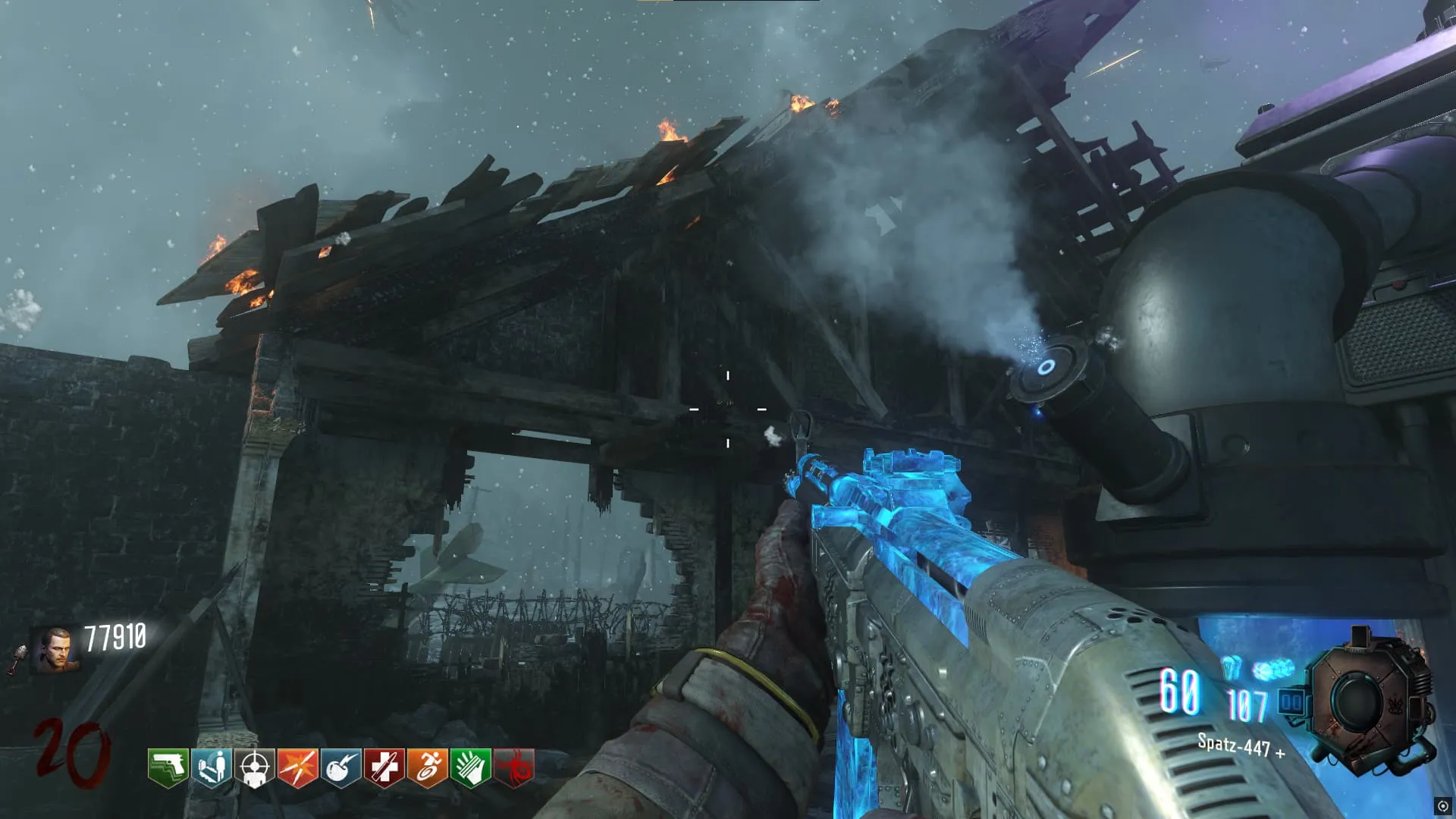
Task: Select the glowing grenade icon above ammo
Action: pyautogui.click(x=1232, y=668)
